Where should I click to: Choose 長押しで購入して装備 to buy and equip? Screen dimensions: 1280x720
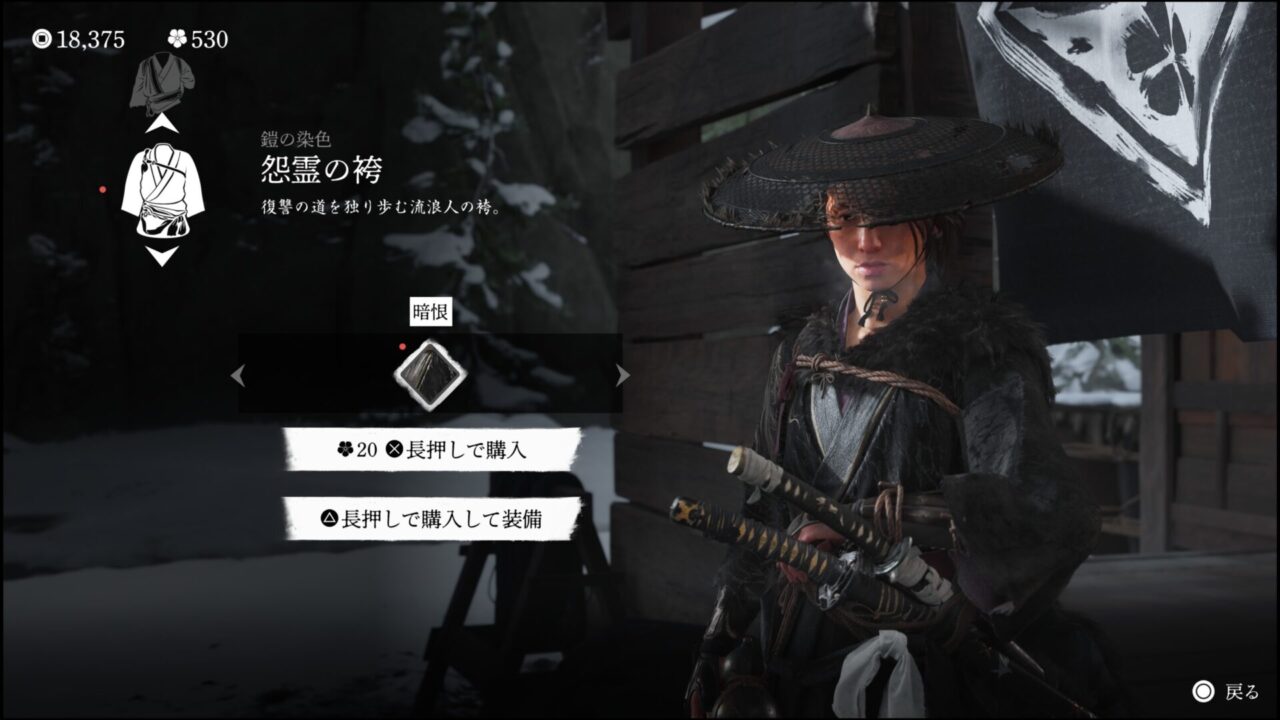(432, 518)
